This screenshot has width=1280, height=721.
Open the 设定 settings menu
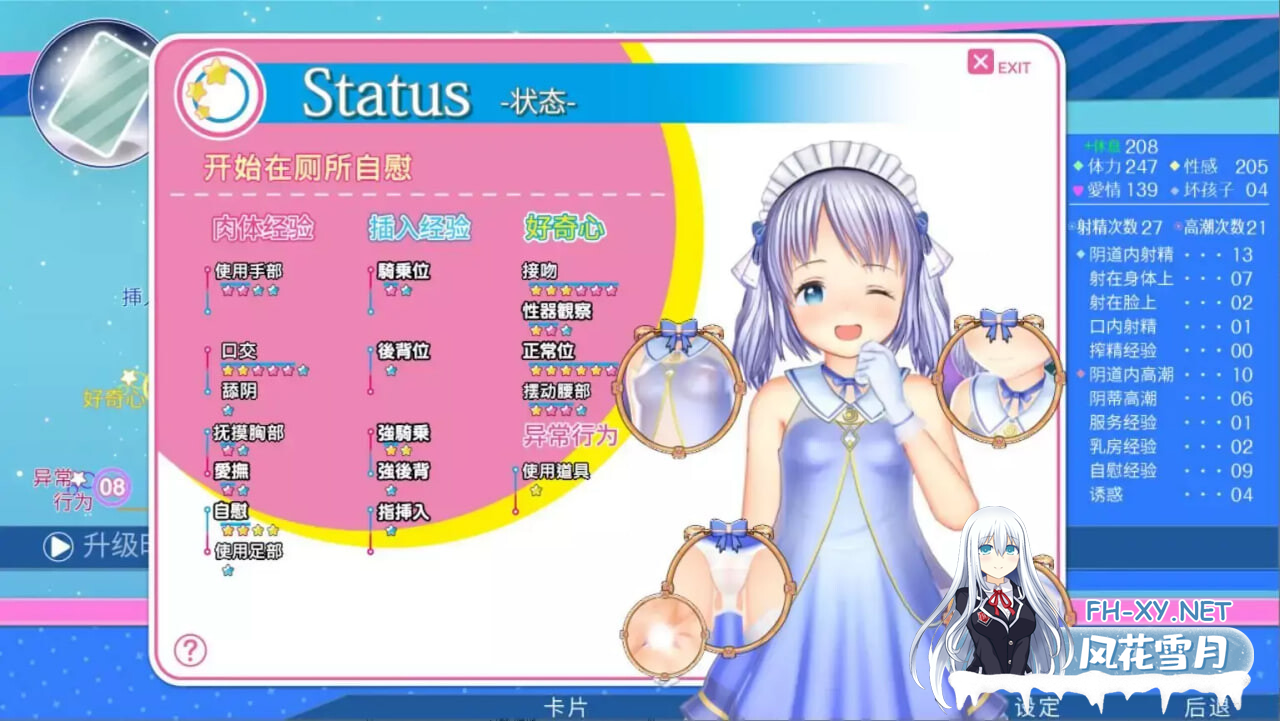(1037, 707)
